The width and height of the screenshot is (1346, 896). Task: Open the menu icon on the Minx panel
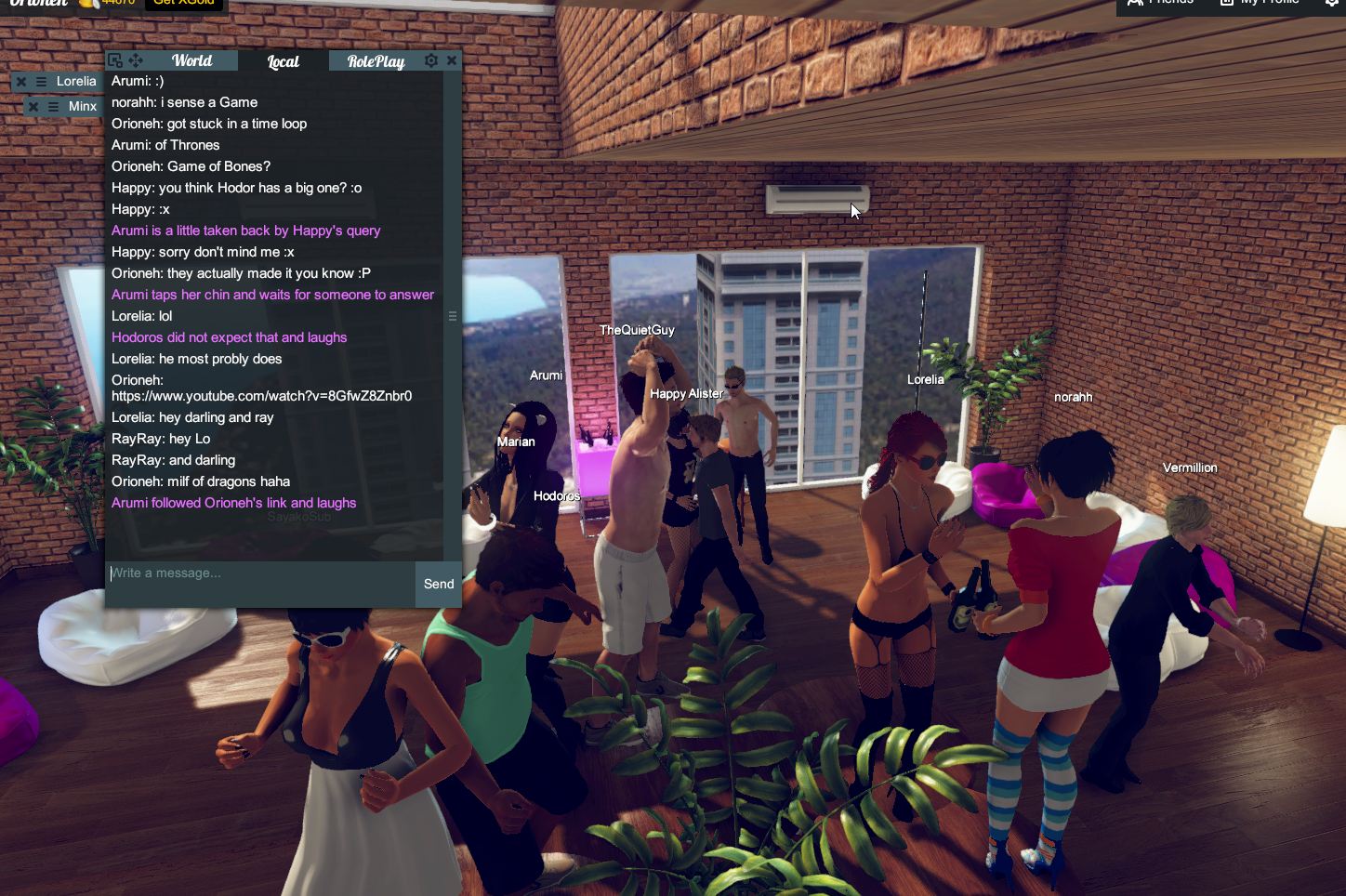[x=54, y=106]
